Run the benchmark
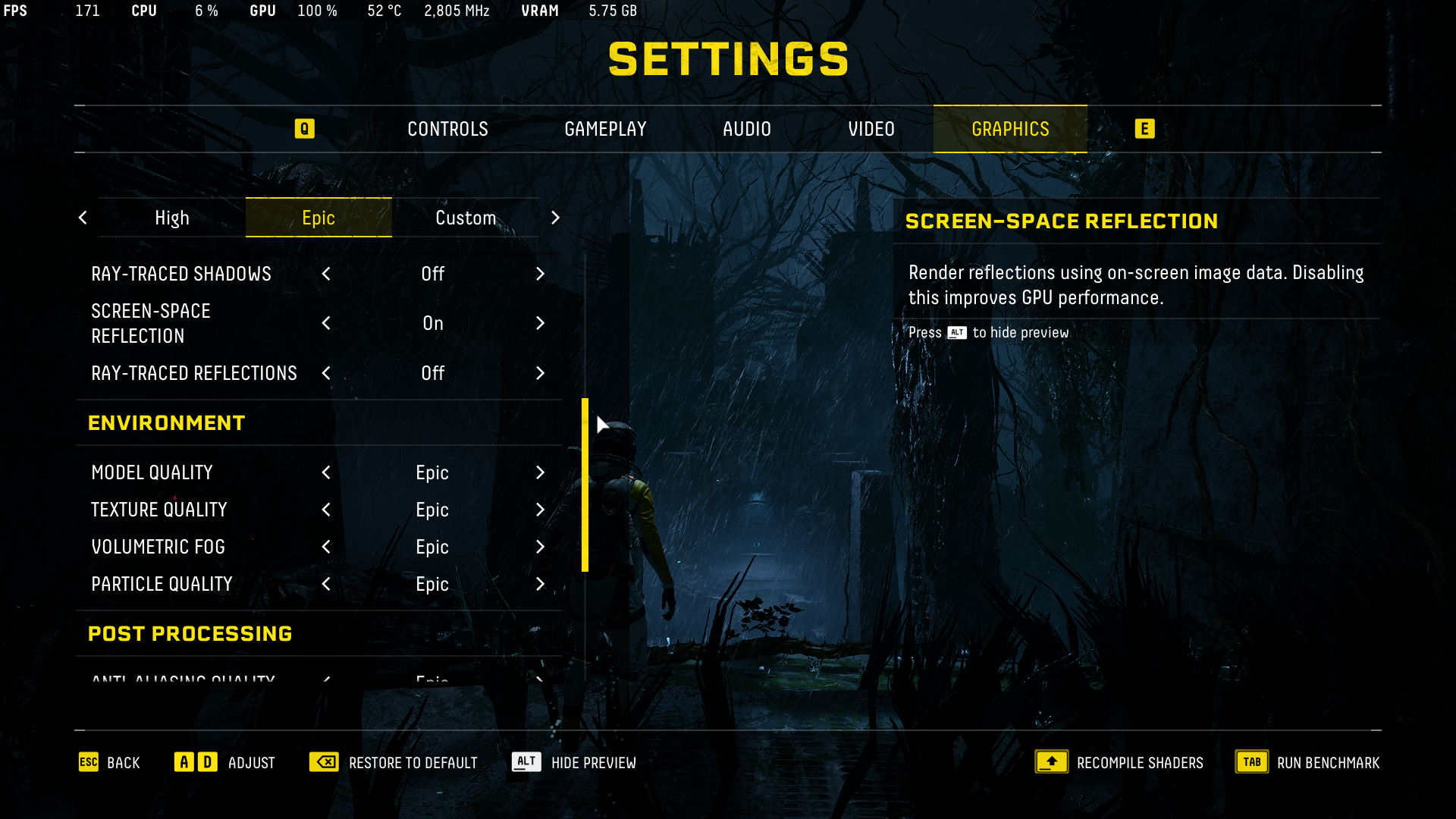This screenshot has height=819, width=1456. tap(1307, 762)
